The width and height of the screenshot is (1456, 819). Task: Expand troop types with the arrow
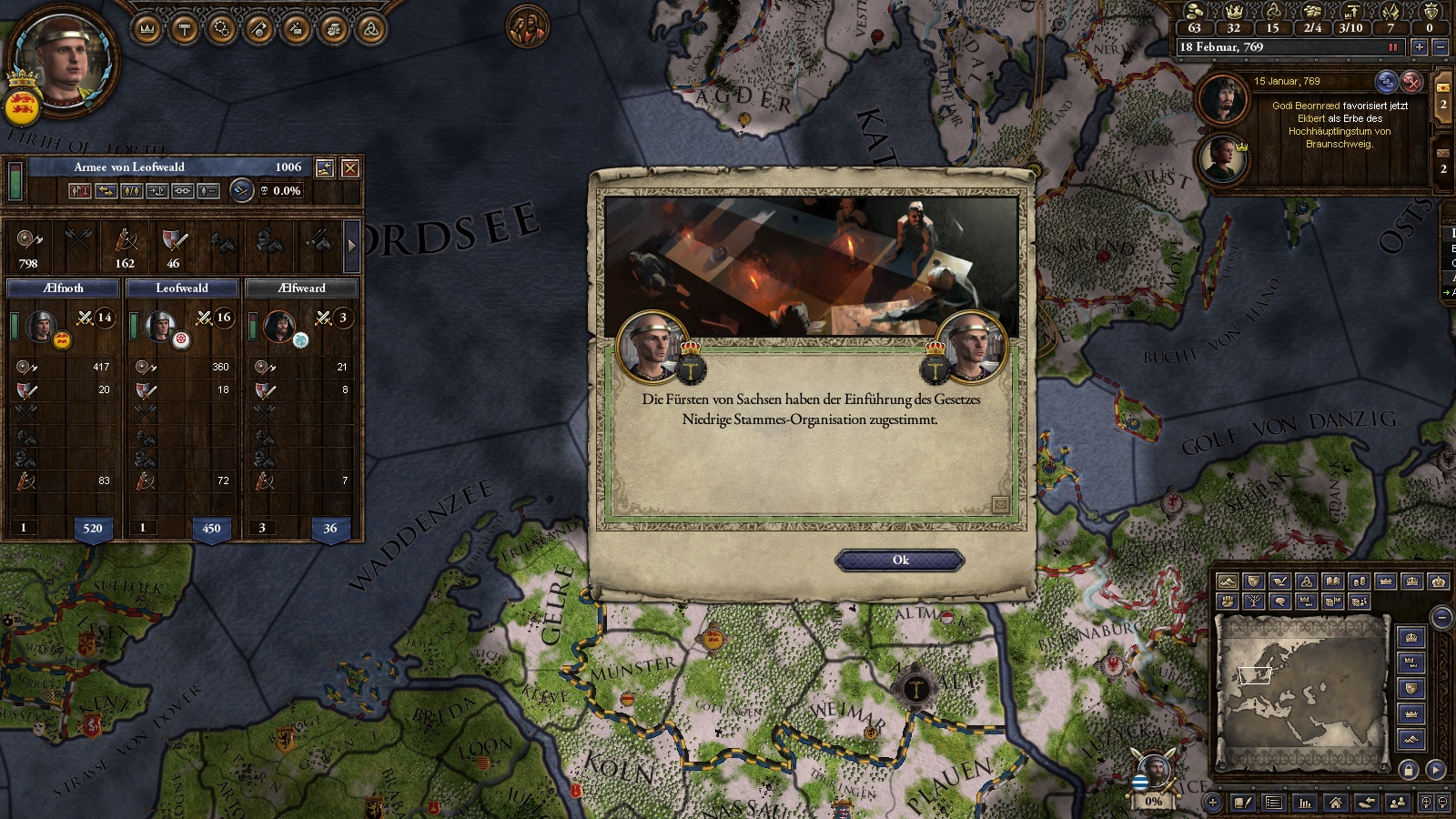351,246
